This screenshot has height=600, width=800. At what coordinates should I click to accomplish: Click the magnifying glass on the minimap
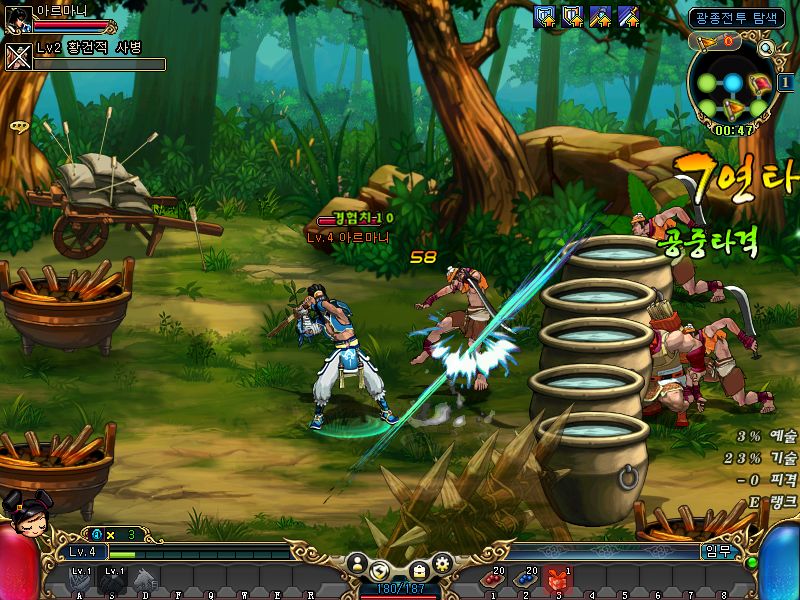click(x=766, y=48)
